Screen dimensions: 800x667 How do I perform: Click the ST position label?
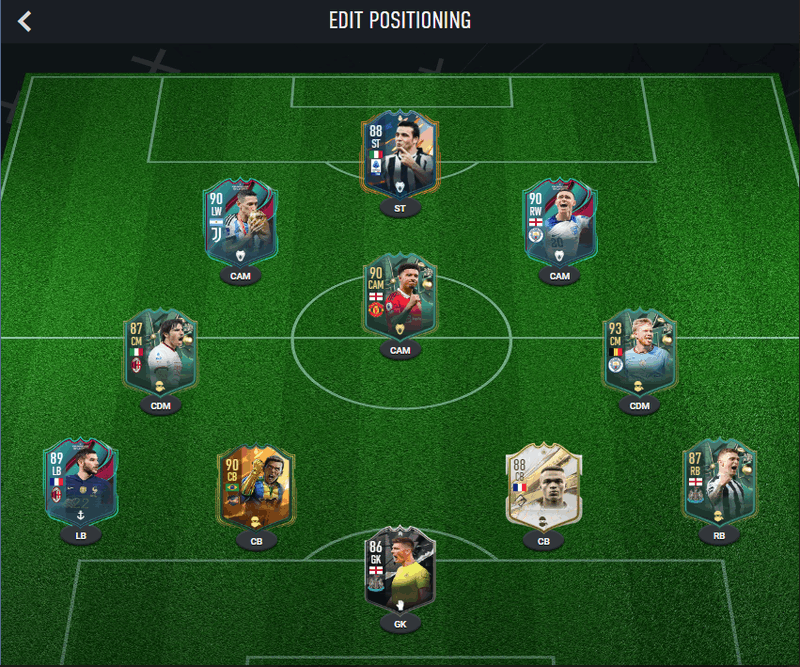click(400, 209)
